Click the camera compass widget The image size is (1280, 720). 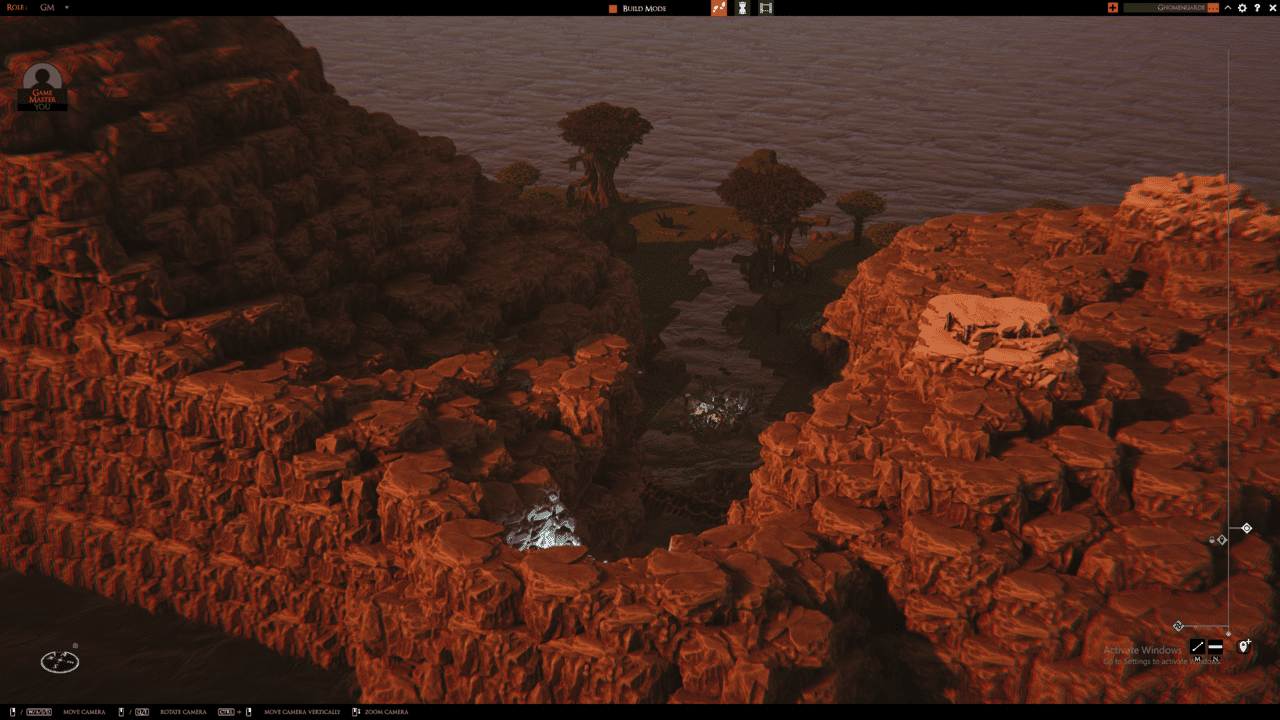pos(60,661)
